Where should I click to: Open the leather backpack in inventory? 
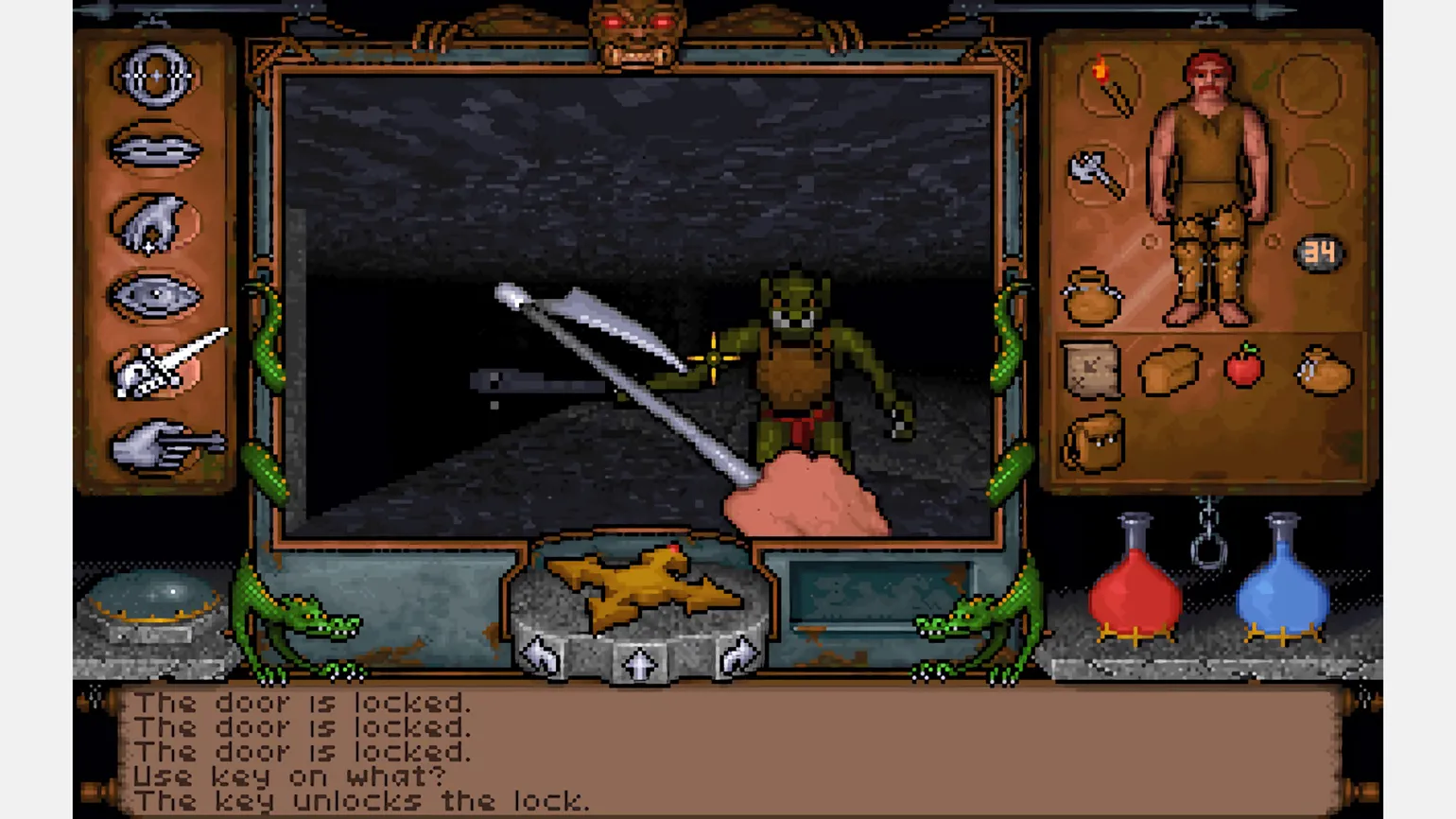pyautogui.click(x=1093, y=442)
